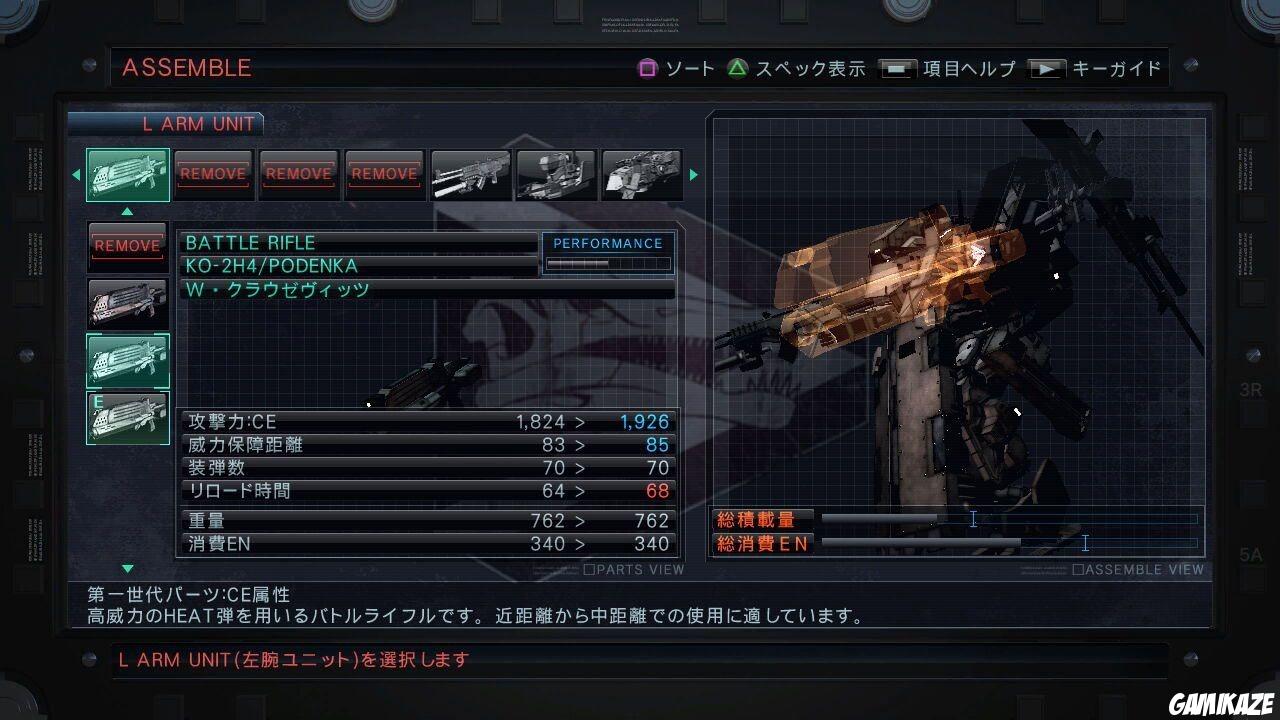Click the right green arrow to browse parts

point(693,174)
